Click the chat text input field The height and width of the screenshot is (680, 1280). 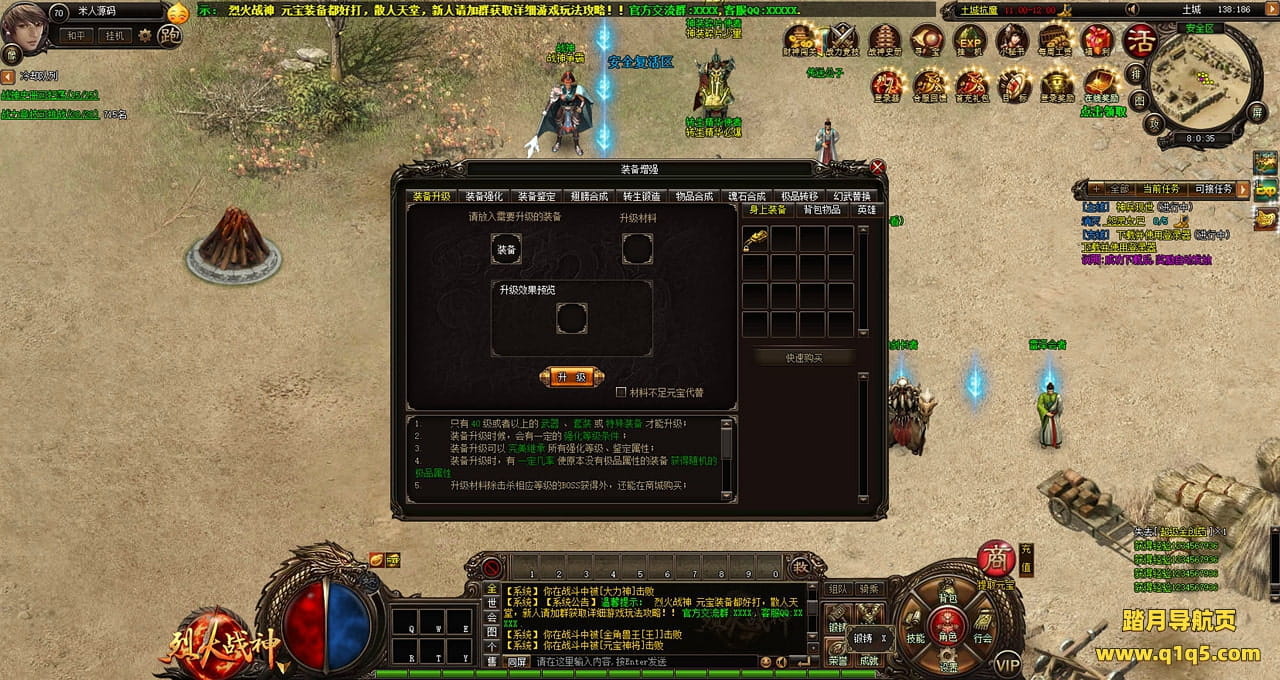coord(640,662)
